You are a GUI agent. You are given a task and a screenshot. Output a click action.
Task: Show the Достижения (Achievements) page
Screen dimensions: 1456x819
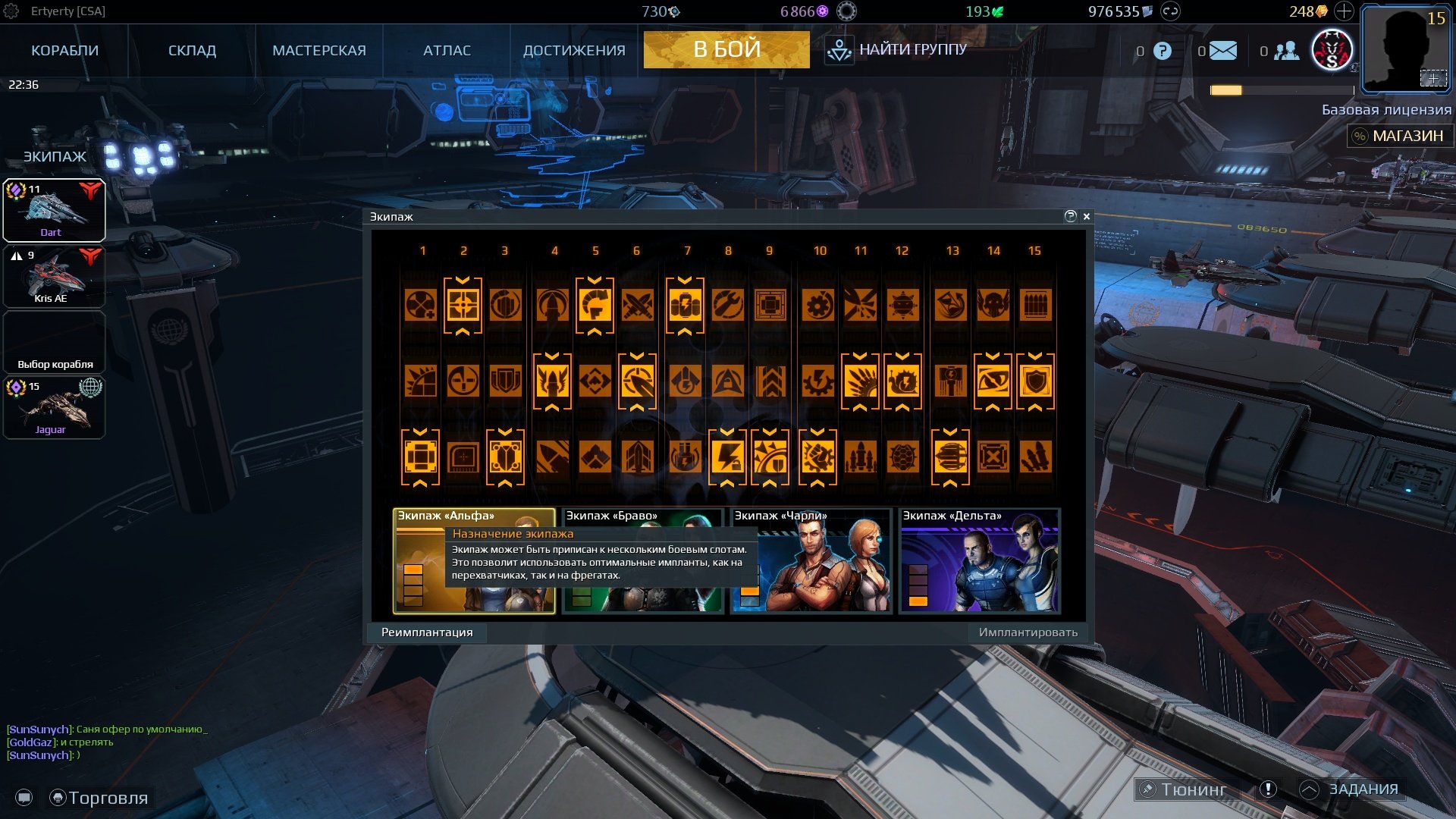[574, 50]
